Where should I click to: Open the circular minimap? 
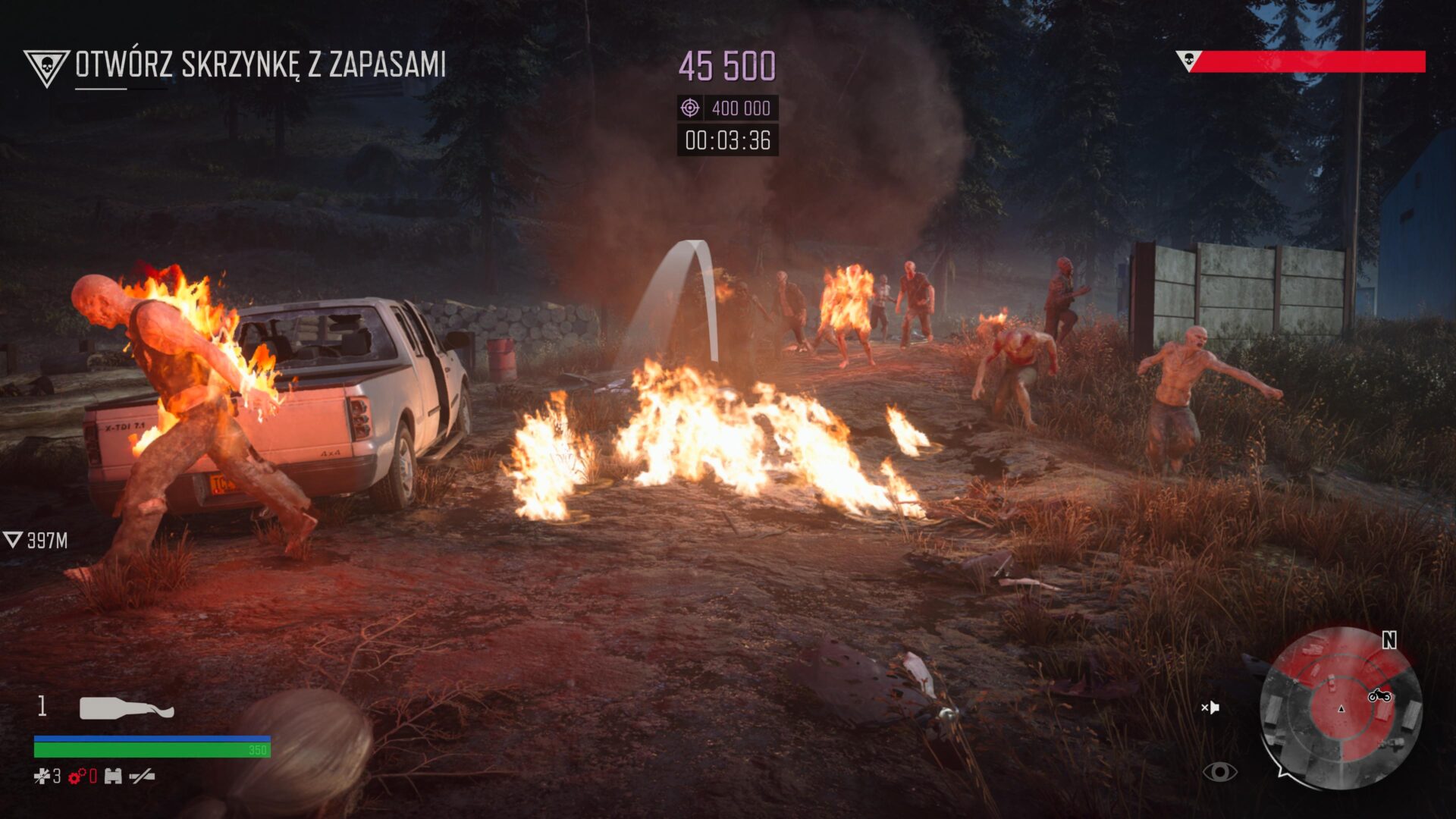tap(1340, 708)
